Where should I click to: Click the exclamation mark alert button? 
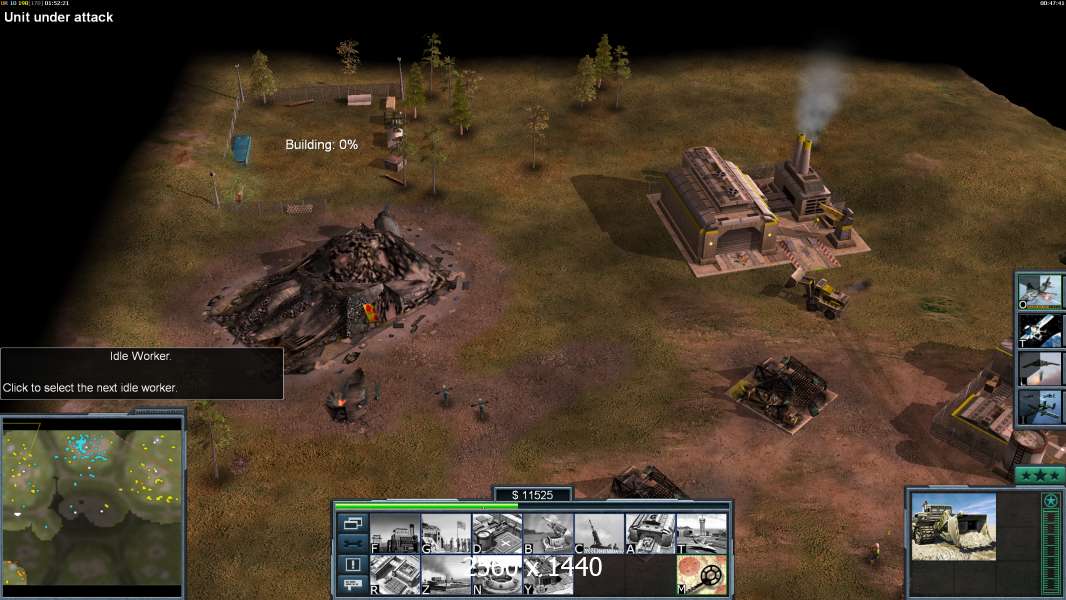[x=351, y=564]
